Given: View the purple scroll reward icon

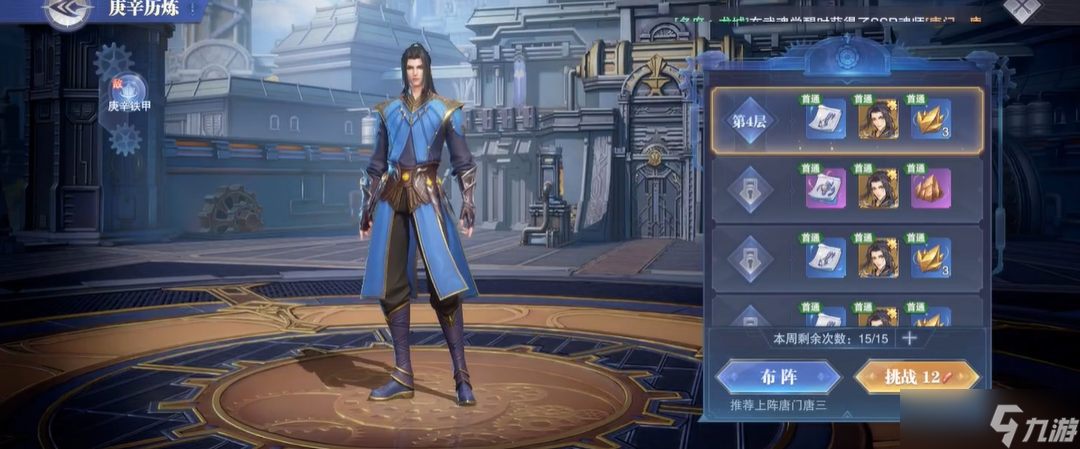Looking at the screenshot, I should coord(826,188).
